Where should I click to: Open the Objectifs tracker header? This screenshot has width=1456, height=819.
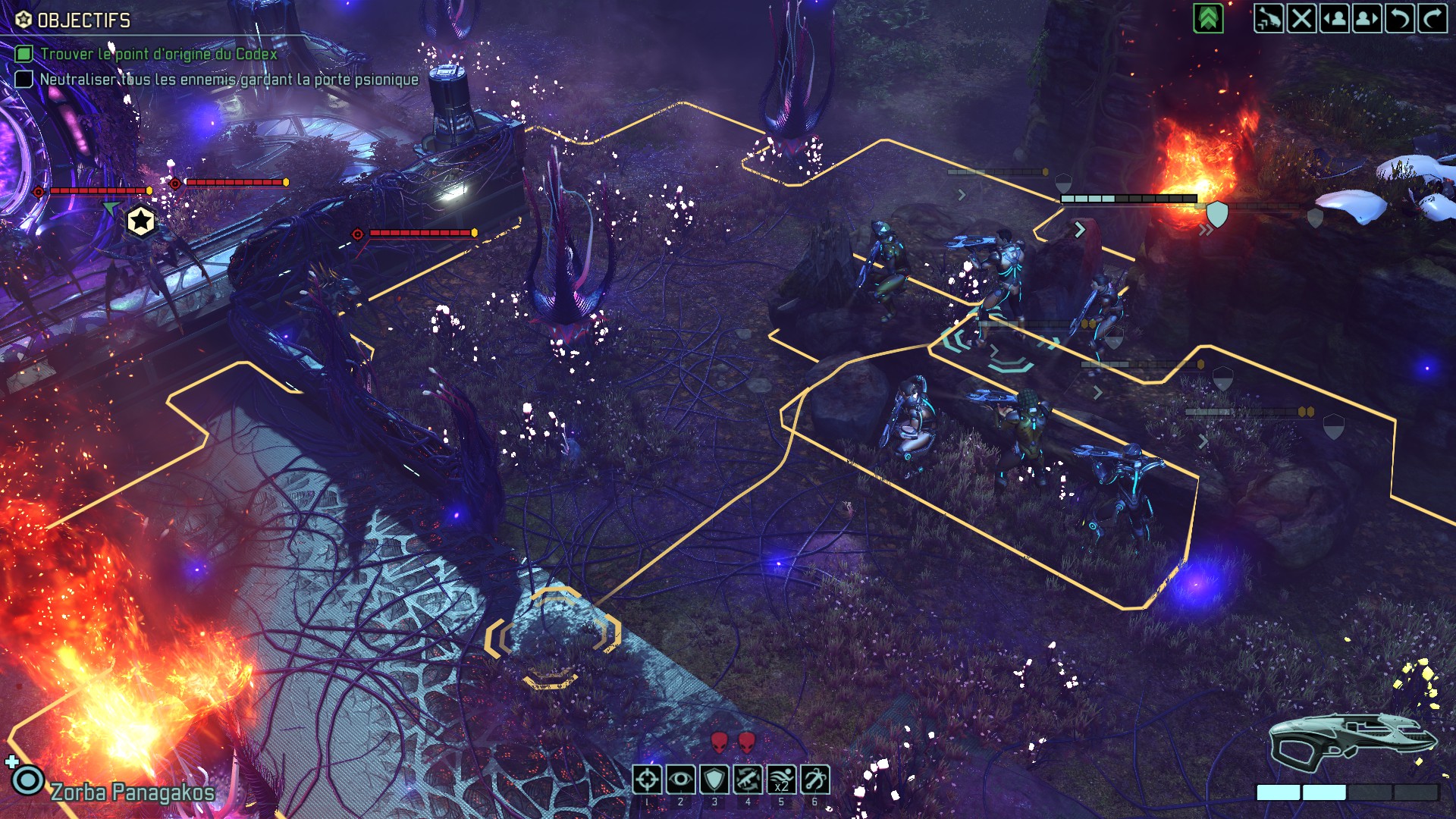click(83, 20)
